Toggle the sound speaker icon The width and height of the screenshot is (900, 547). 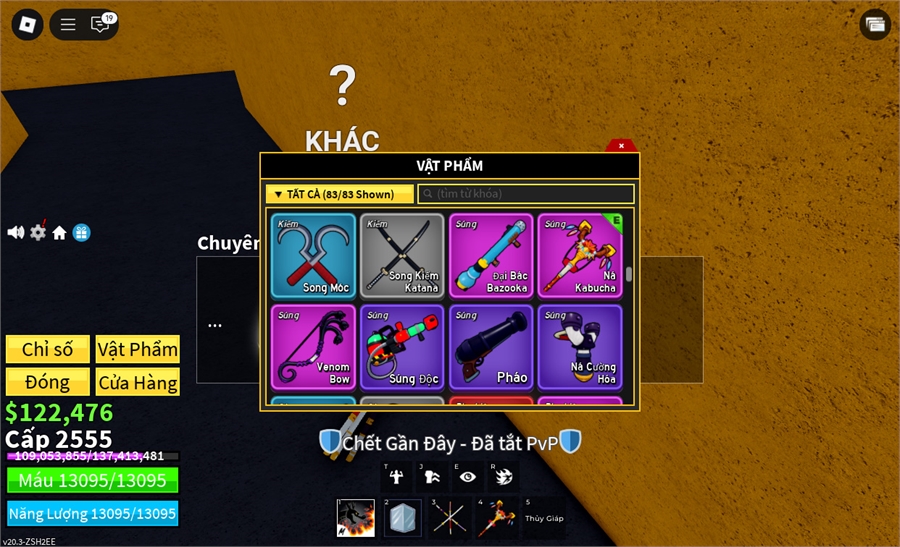pos(15,232)
